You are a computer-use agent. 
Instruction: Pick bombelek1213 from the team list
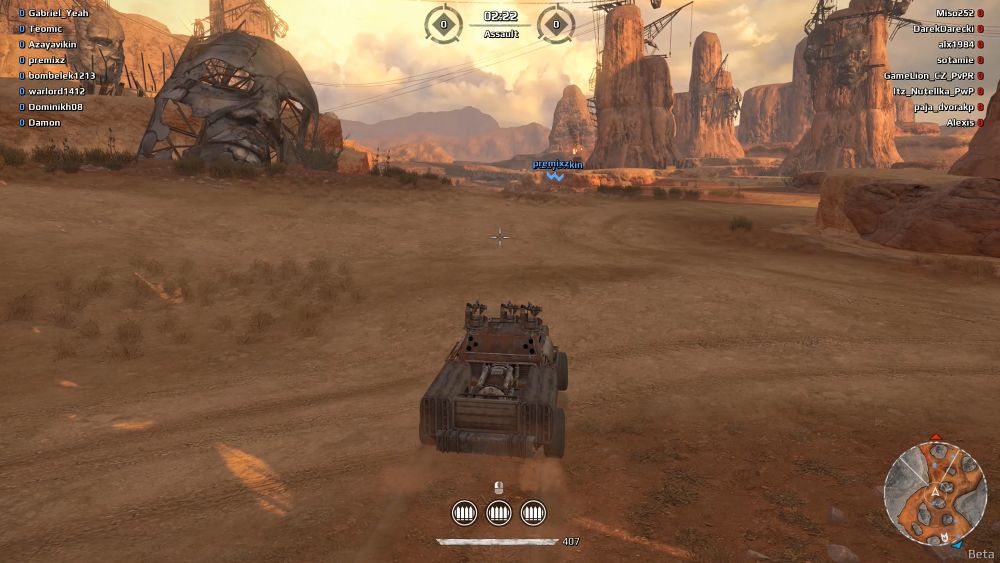pyautogui.click(x=62, y=76)
